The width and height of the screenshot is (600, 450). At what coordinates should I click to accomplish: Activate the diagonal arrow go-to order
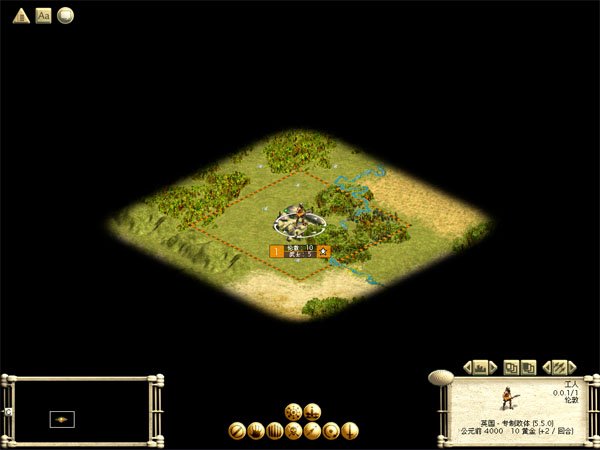(312, 431)
